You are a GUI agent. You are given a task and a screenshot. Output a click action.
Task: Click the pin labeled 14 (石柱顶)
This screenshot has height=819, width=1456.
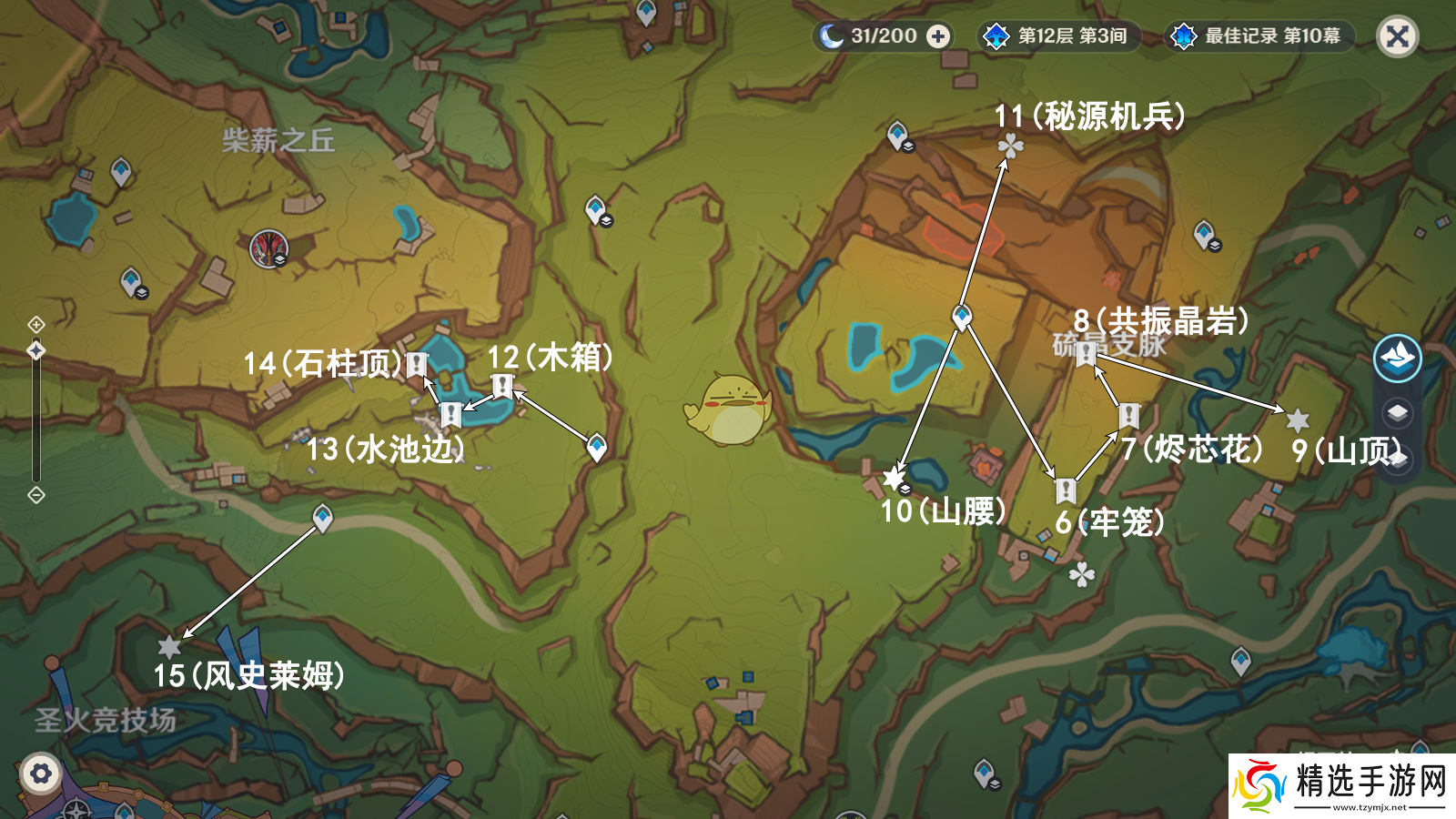click(417, 365)
